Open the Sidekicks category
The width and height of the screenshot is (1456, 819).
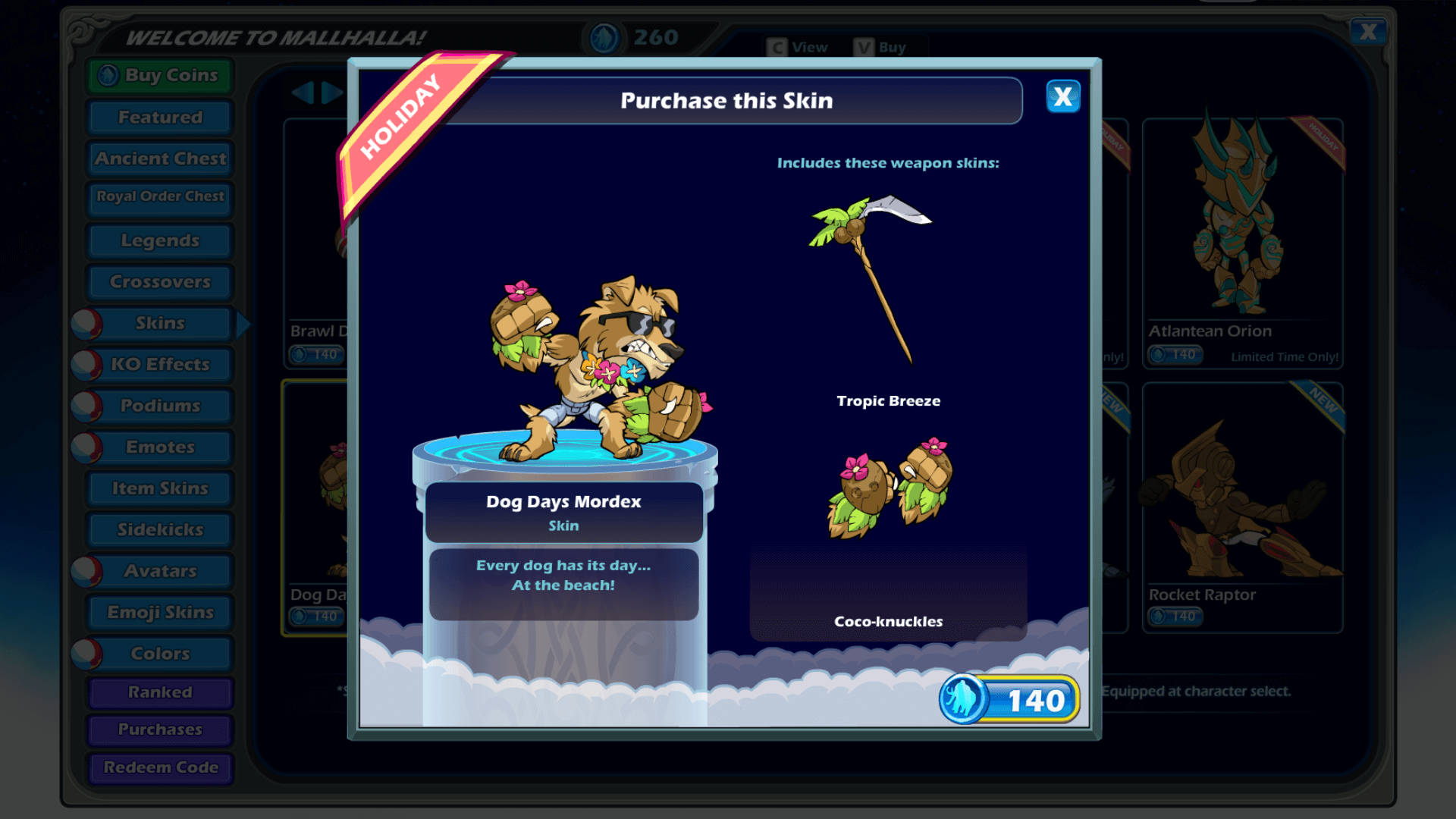[x=160, y=530]
